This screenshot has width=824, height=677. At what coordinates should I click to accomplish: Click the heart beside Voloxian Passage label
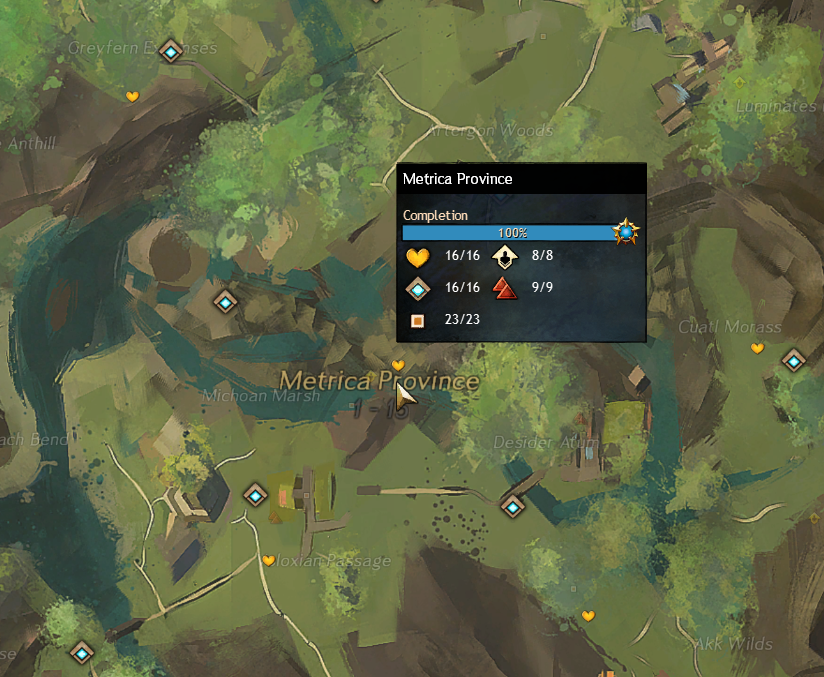click(268, 560)
